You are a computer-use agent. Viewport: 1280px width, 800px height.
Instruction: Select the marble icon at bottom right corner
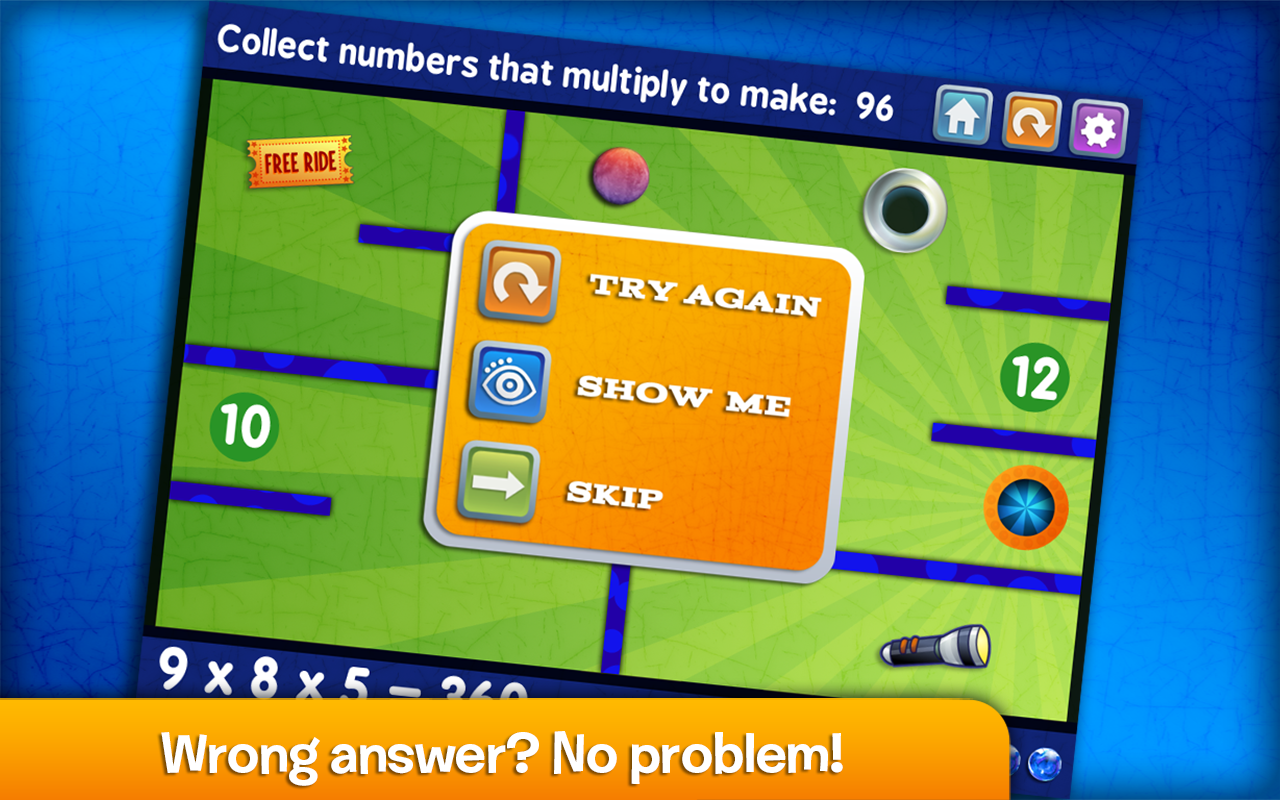[1044, 763]
